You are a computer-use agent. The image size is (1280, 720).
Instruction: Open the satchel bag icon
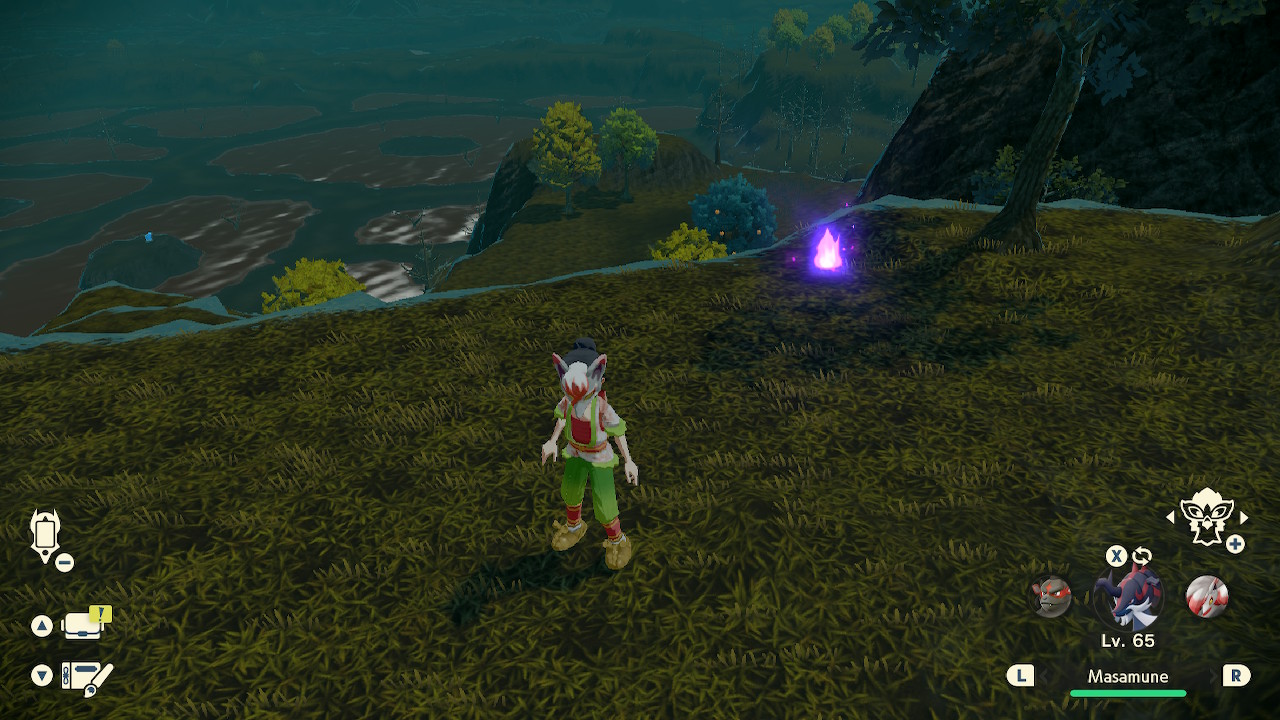click(84, 626)
